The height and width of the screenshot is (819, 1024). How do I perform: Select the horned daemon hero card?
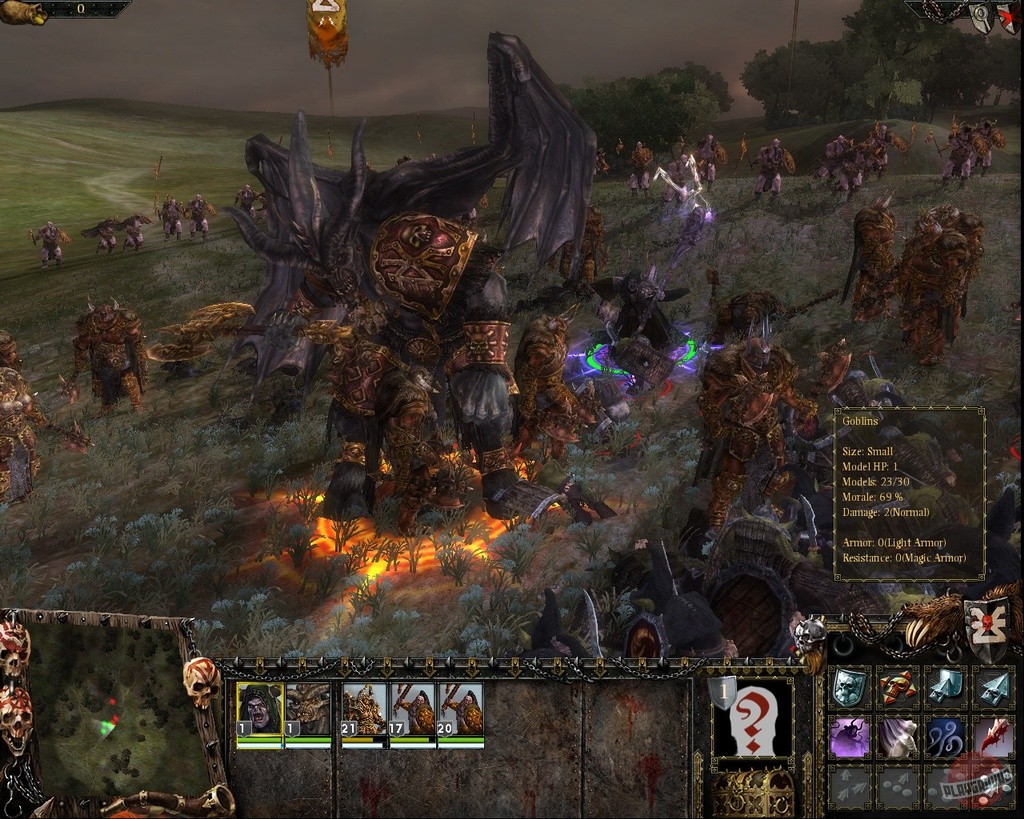307,710
